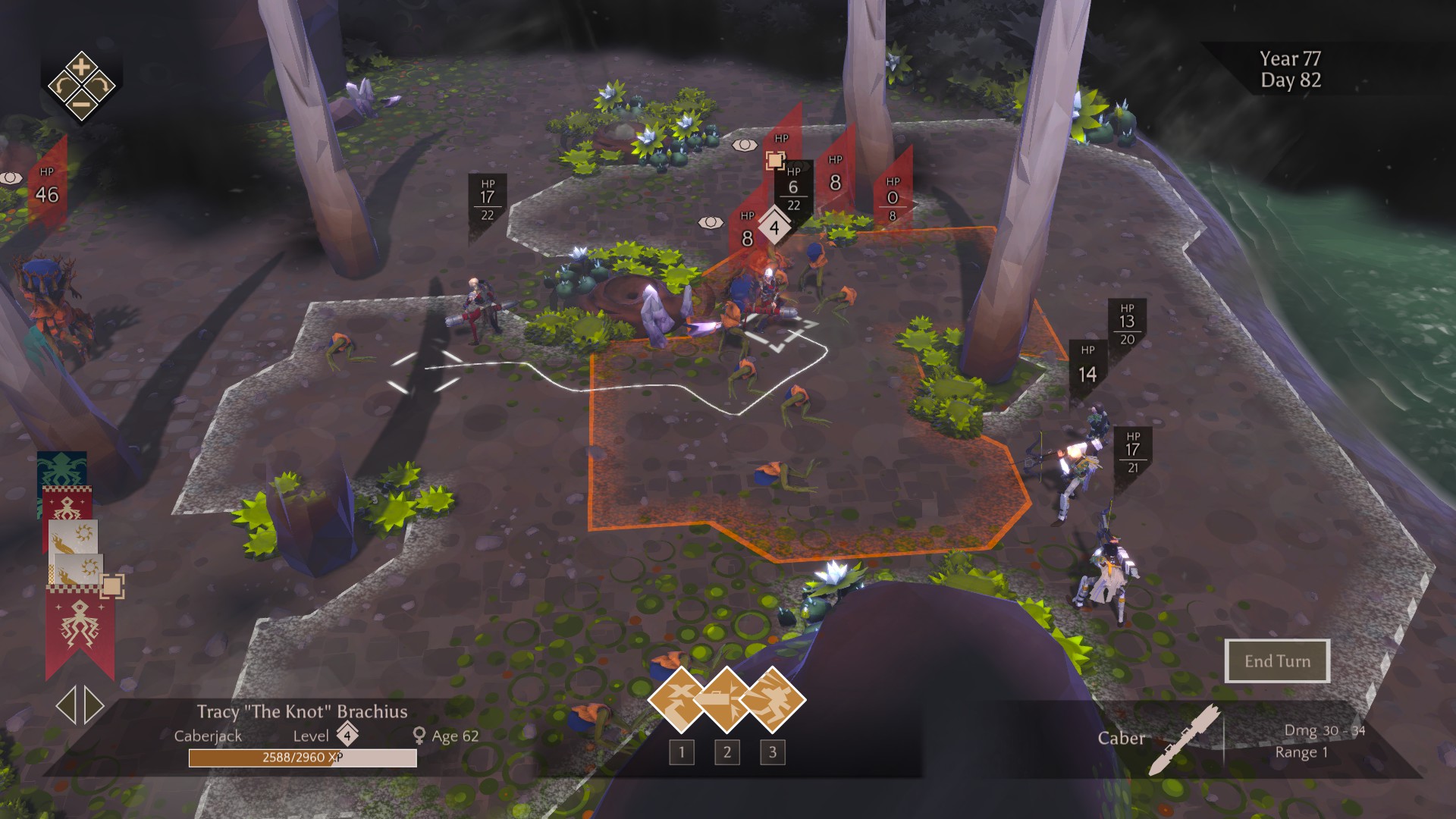Zoom out the camera with minus diamond
The height and width of the screenshot is (819, 1456).
pyautogui.click(x=82, y=105)
